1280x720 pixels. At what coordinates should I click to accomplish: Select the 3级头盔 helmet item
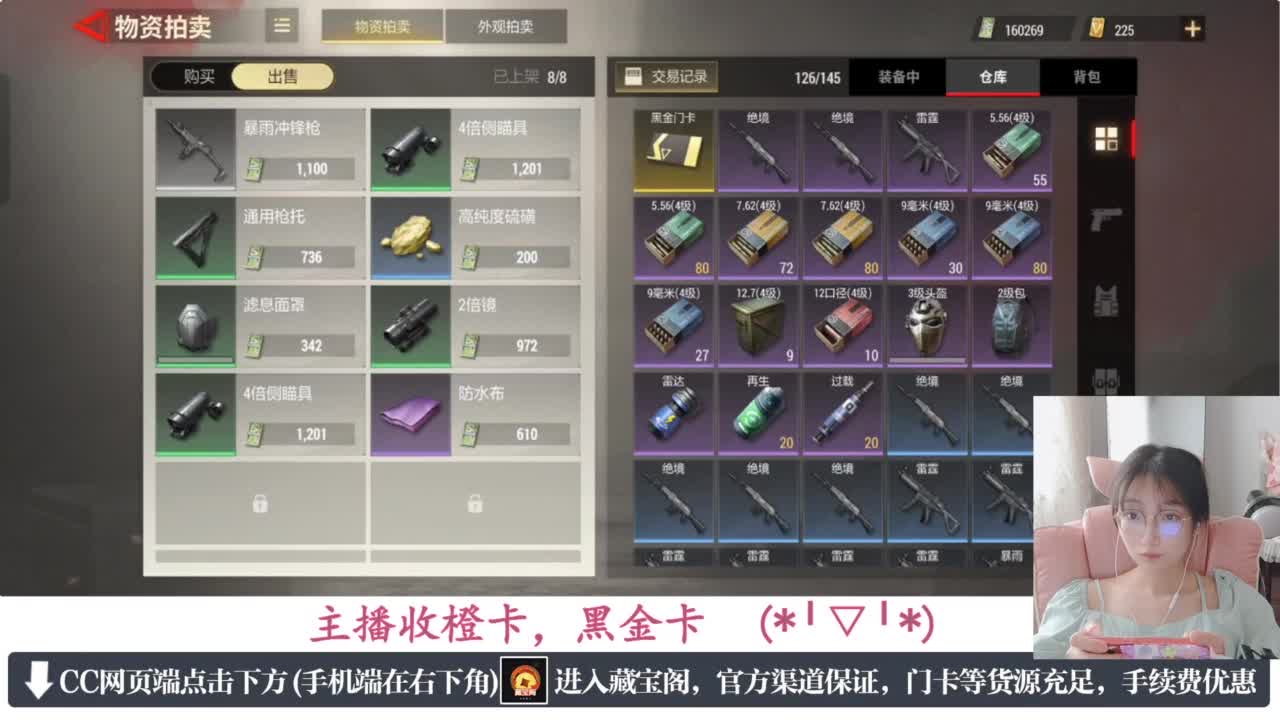(x=930, y=325)
